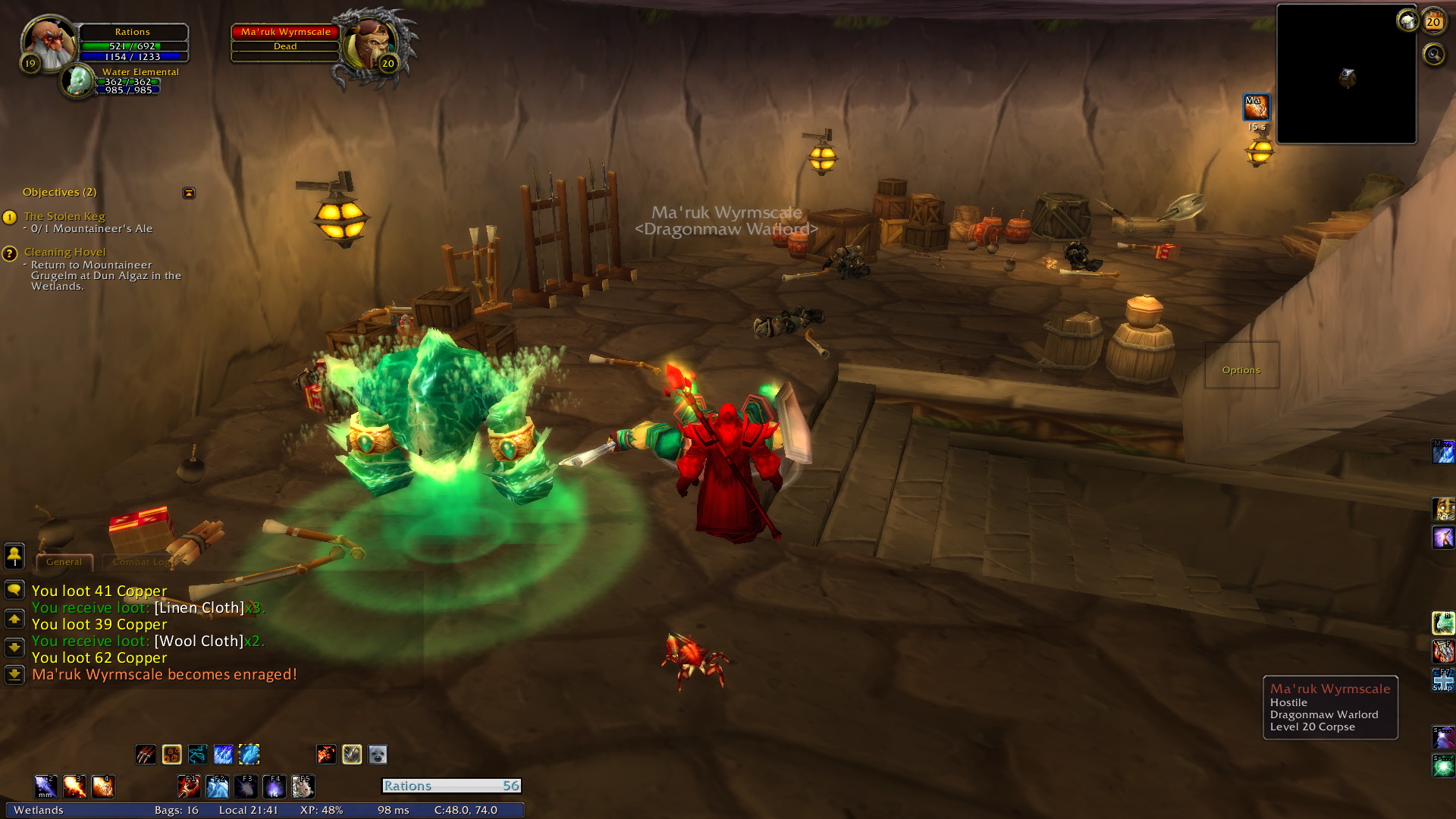Image resolution: width=1456 pixels, height=819 pixels.
Task: Open The Stolen Keg quest entry
Action: tap(64, 216)
